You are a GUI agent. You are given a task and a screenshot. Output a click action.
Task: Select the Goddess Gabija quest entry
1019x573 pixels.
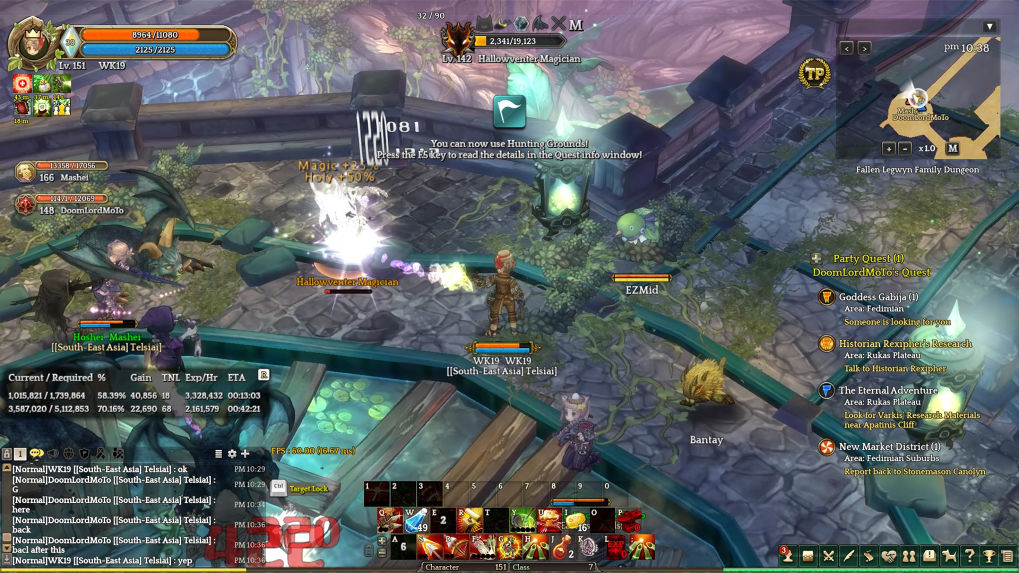878,297
